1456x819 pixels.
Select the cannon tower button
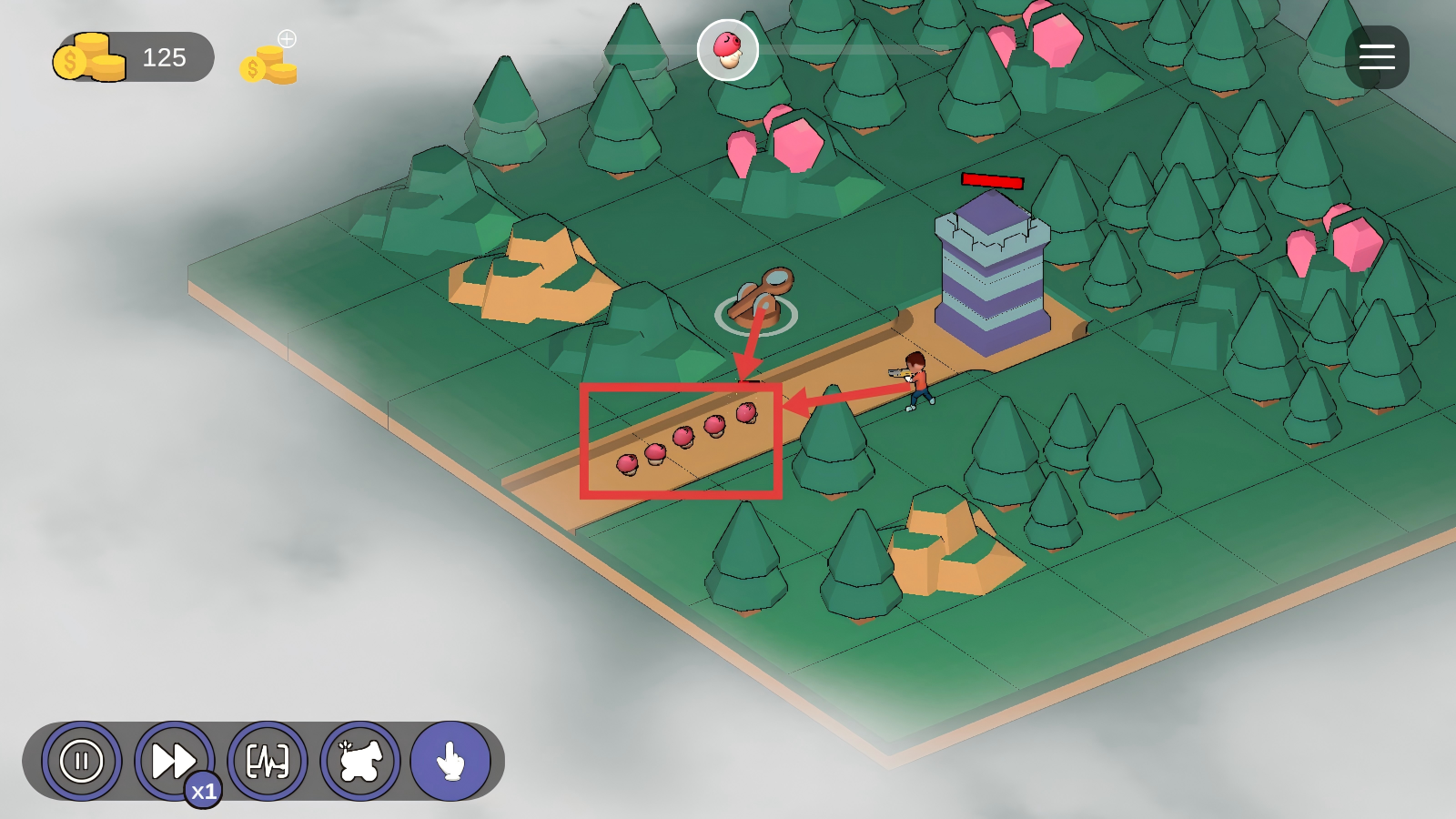[x=360, y=761]
